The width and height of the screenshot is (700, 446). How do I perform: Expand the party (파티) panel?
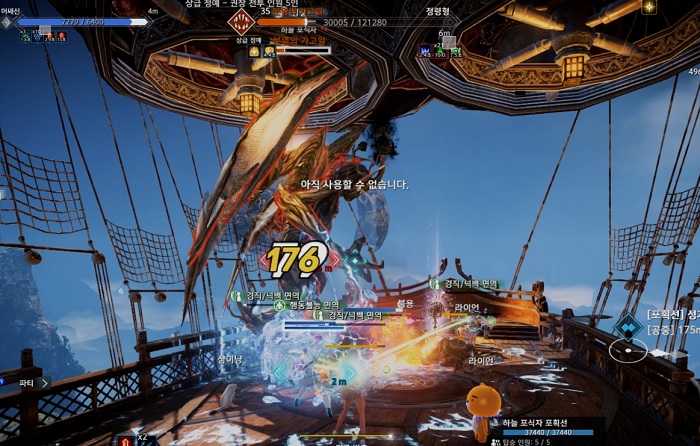tap(43, 381)
